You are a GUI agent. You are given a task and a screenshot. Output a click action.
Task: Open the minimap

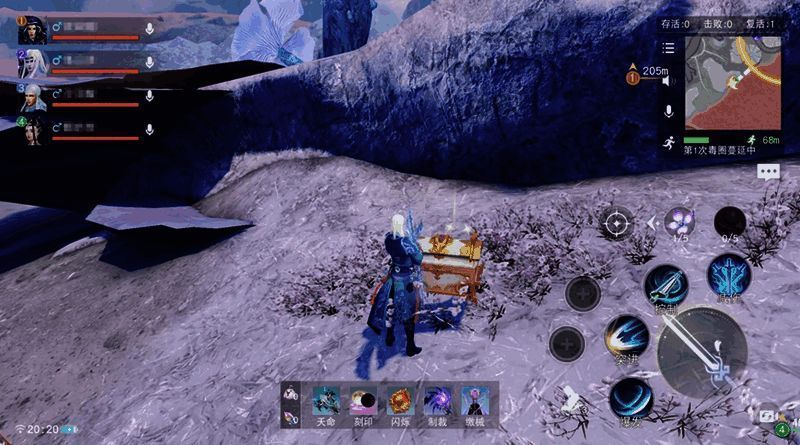point(732,85)
